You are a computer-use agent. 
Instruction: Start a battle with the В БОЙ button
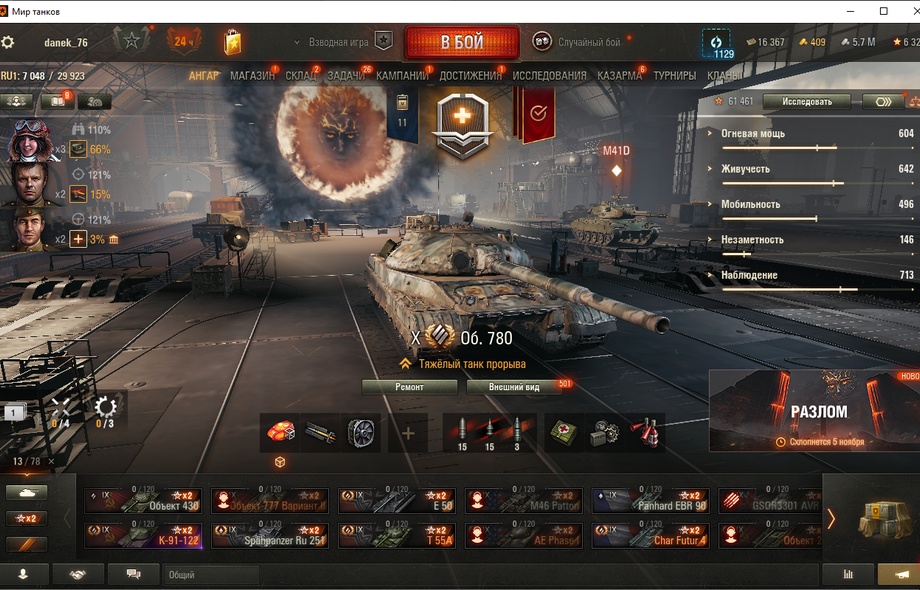point(461,43)
